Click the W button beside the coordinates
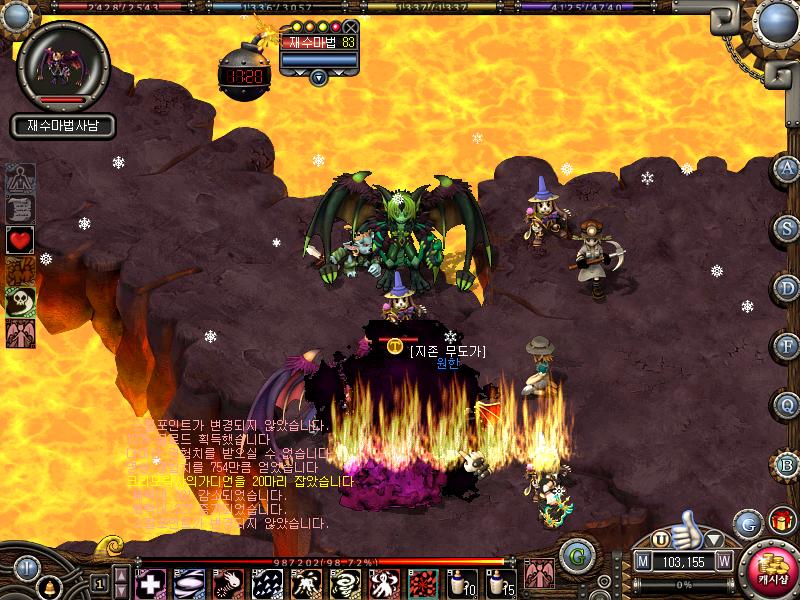800x600 pixels. point(723,561)
